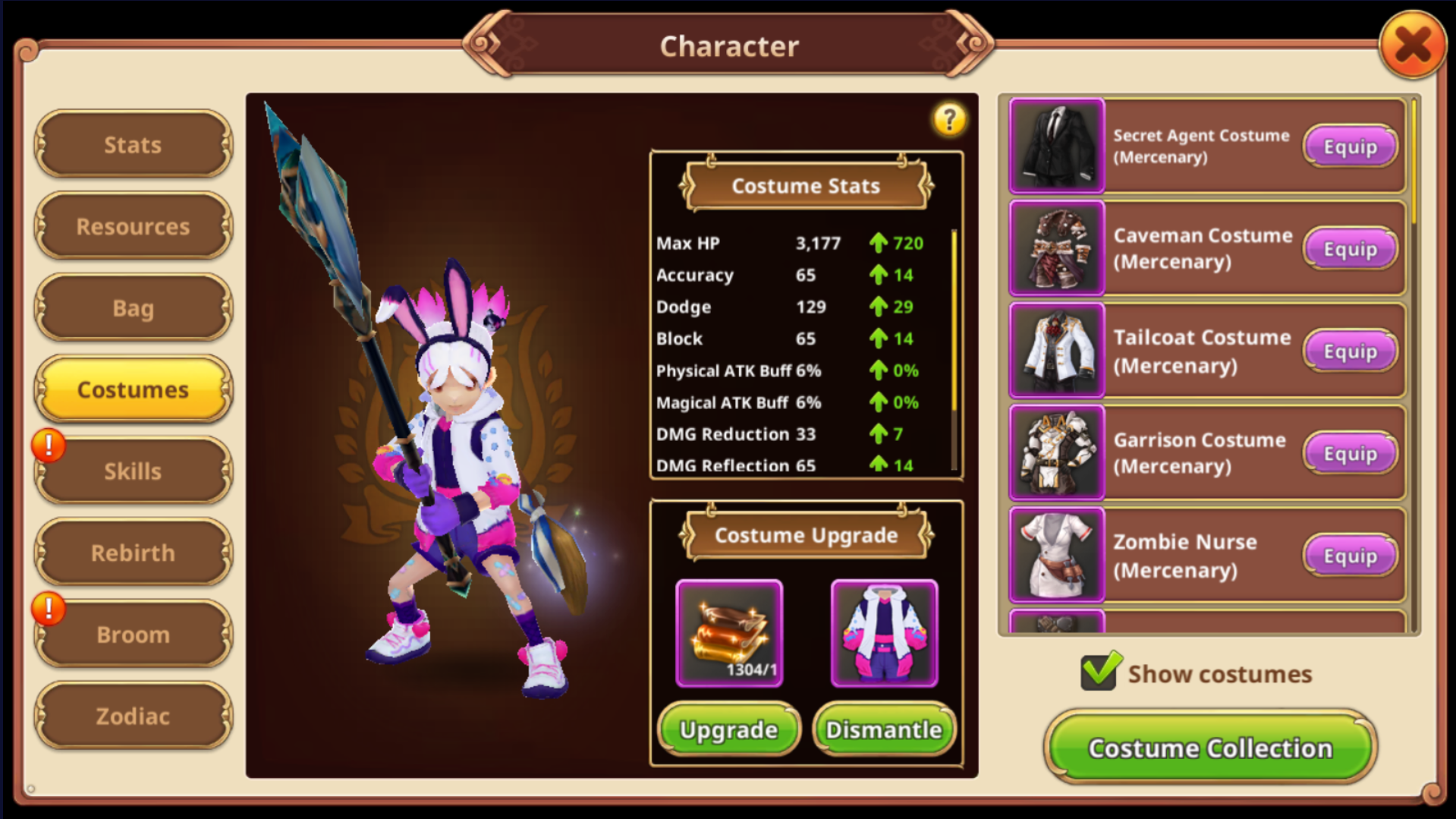Show the Zodiac tab
1456x819 pixels.
click(133, 716)
